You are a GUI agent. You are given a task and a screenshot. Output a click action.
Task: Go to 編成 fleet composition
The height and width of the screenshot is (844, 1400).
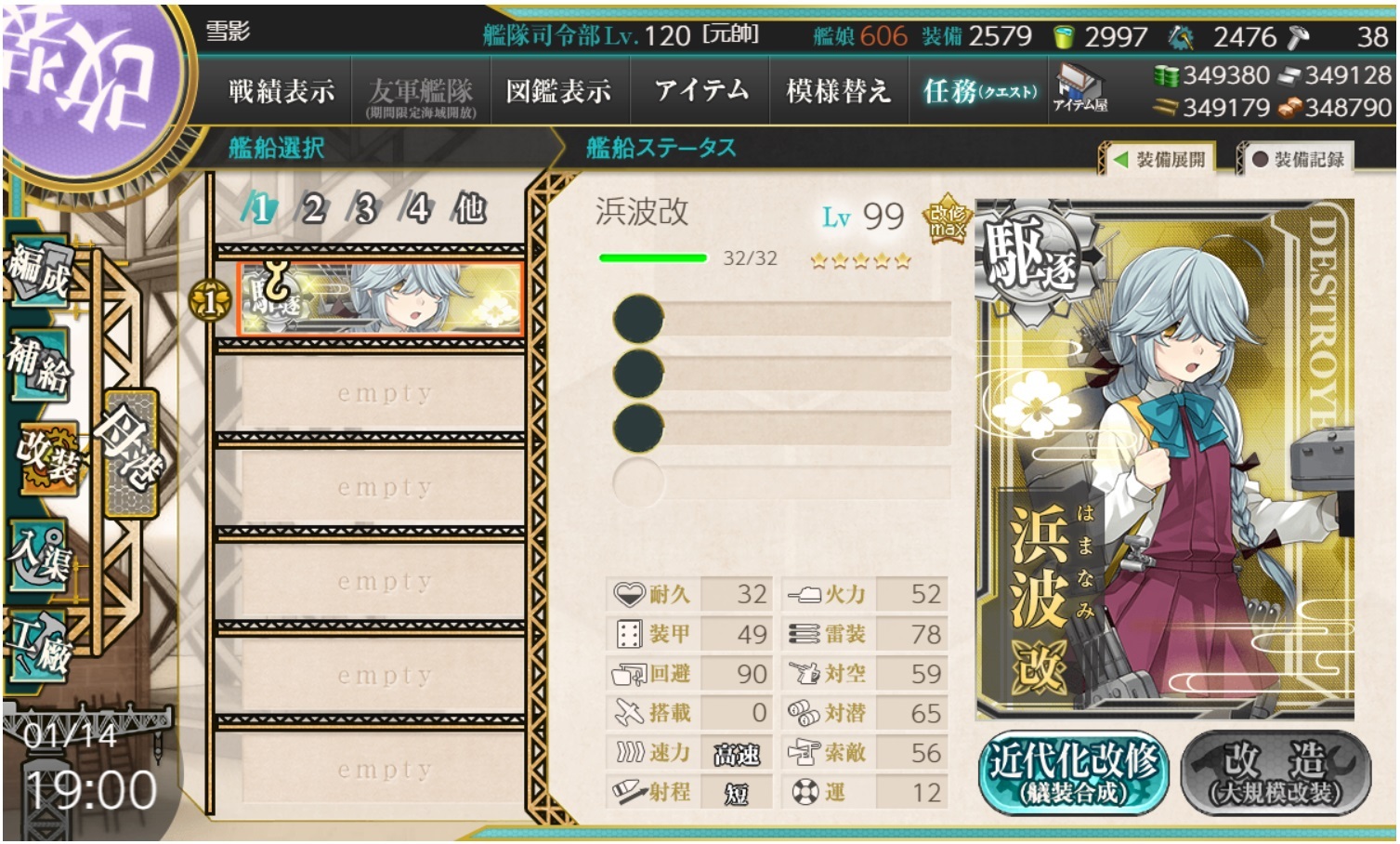pyautogui.click(x=40, y=271)
